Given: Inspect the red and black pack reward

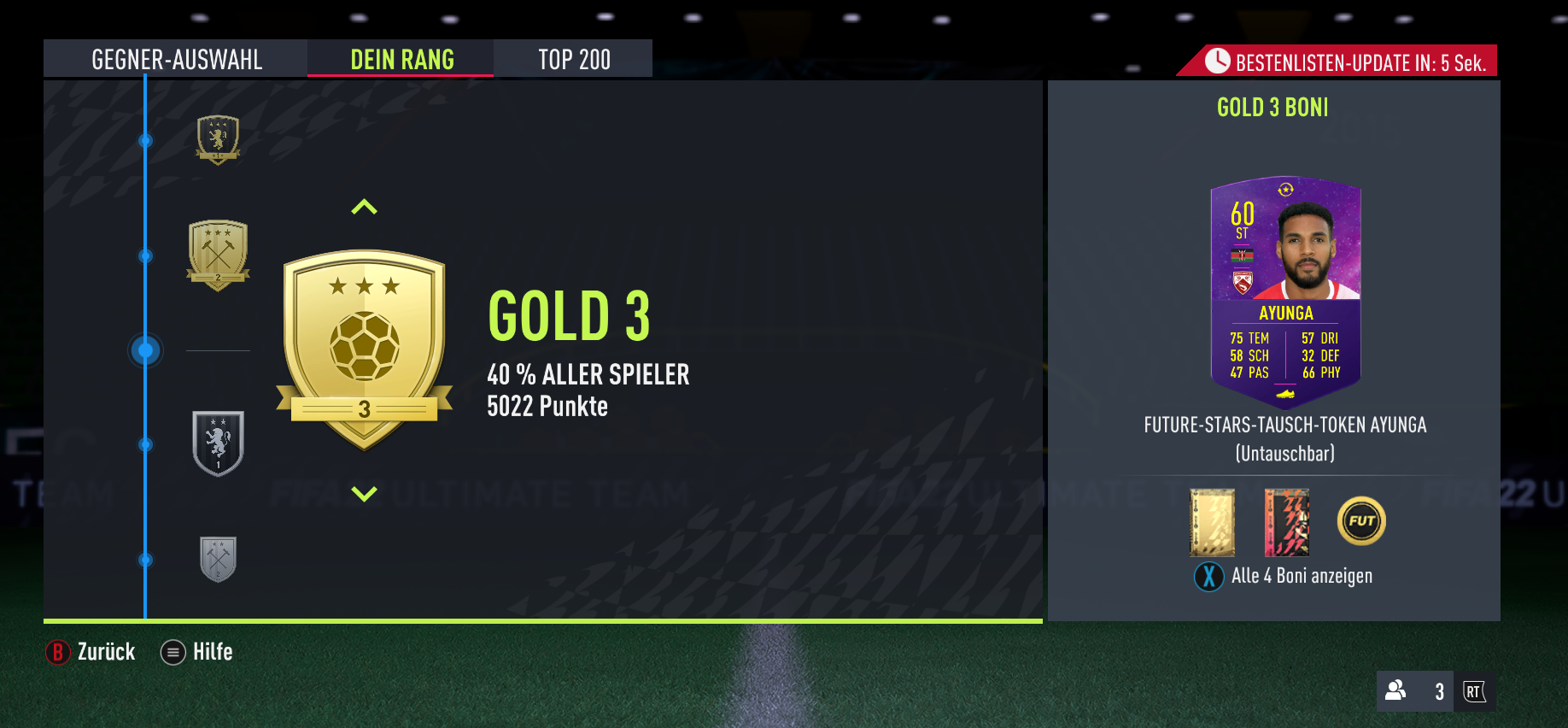Looking at the screenshot, I should click(x=1286, y=522).
